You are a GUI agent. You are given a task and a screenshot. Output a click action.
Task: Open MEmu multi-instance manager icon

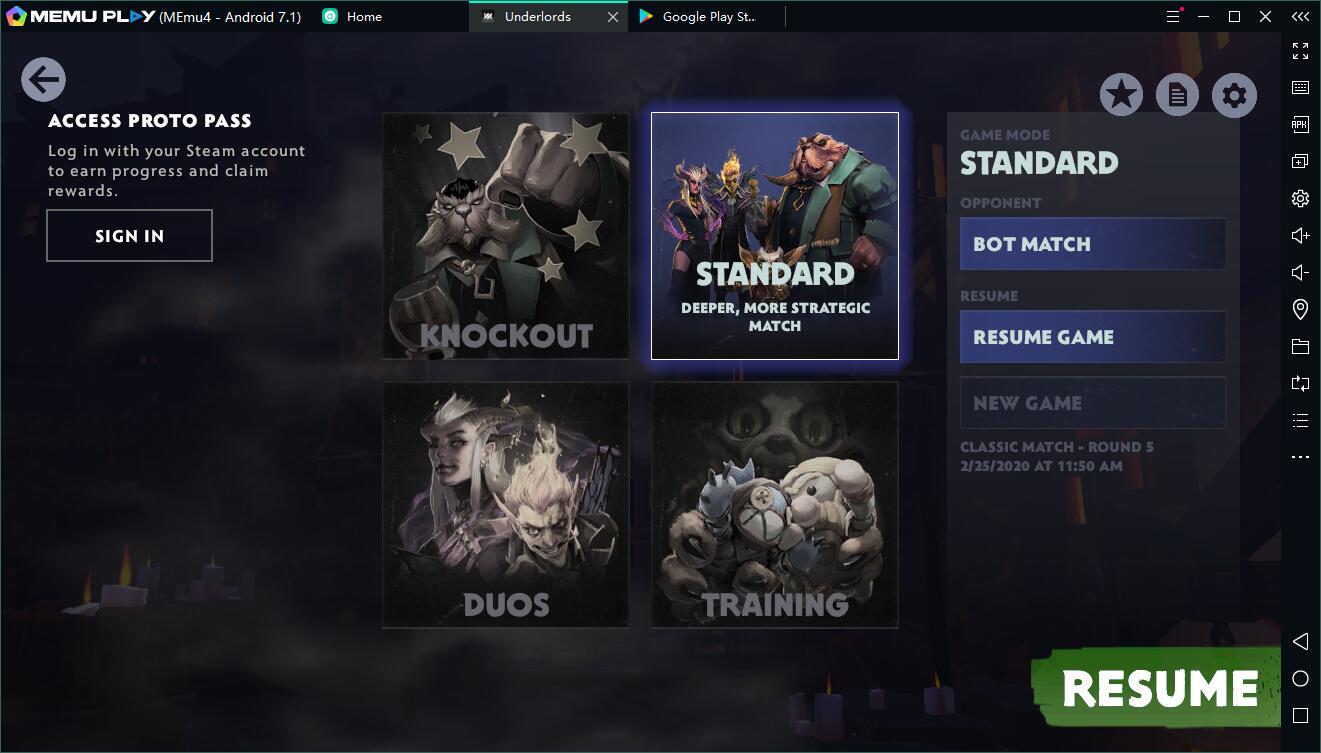point(1300,160)
